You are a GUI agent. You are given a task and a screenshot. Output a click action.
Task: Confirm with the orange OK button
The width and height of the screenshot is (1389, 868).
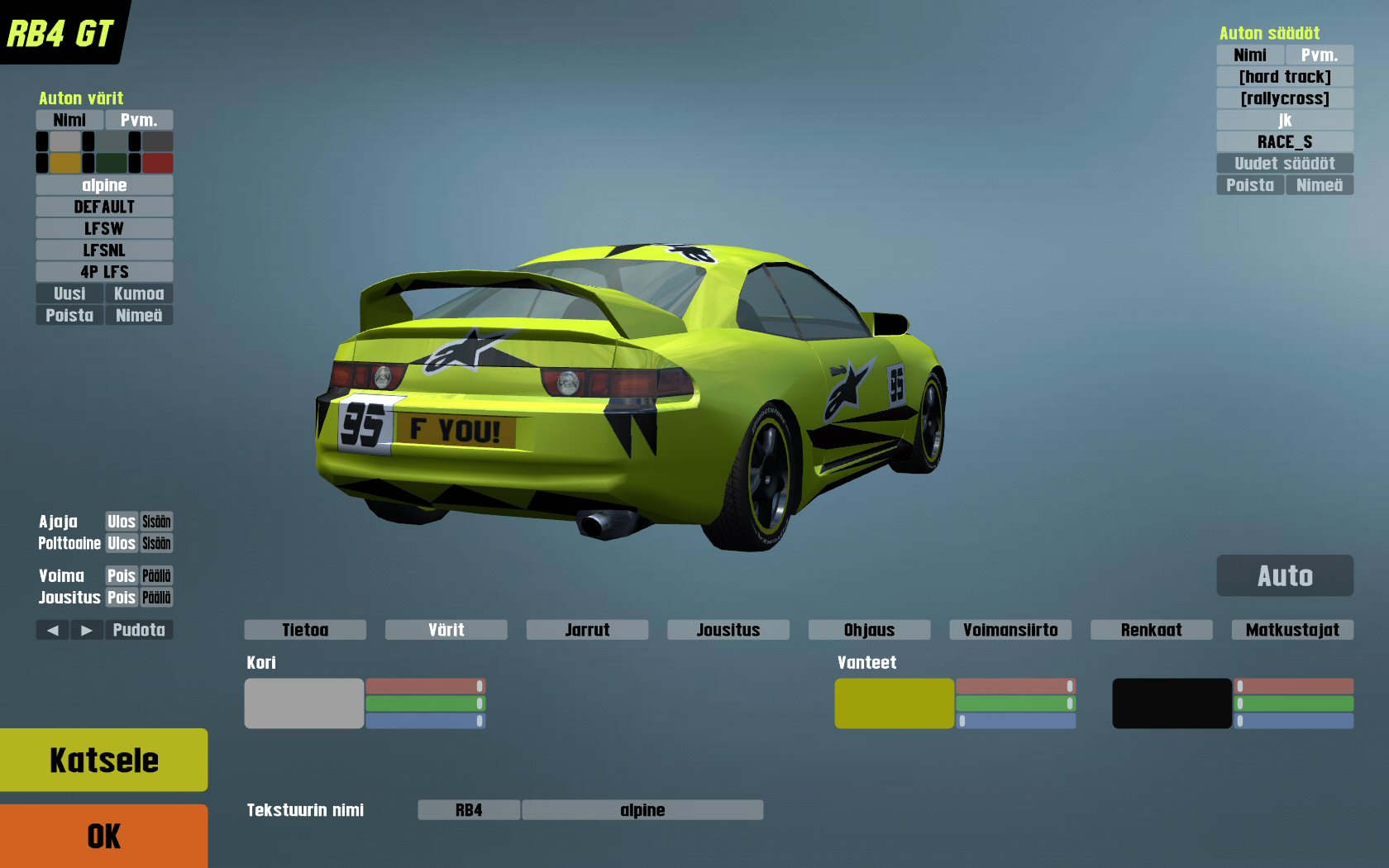point(103,836)
